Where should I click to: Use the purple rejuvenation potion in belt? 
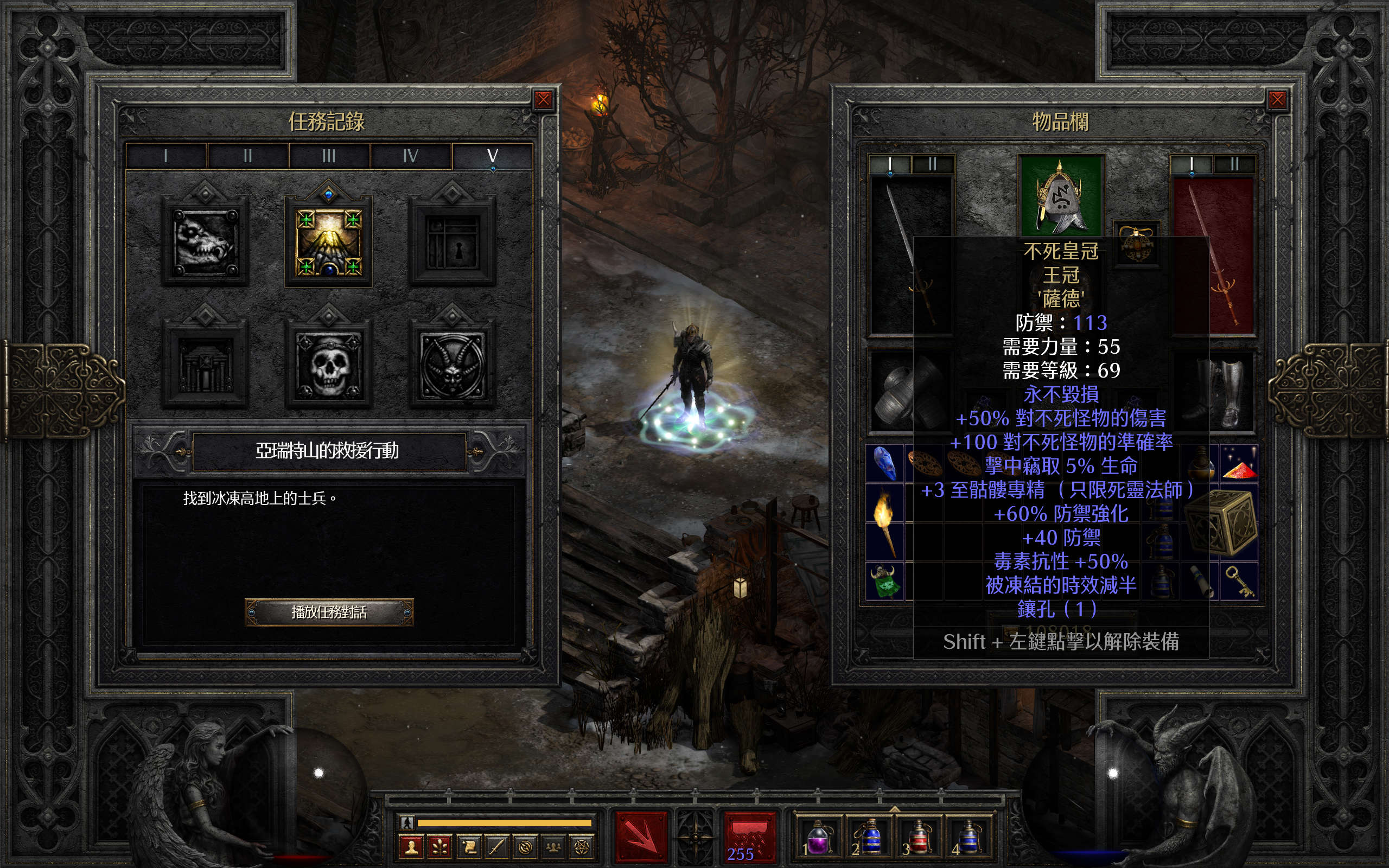pos(818,838)
